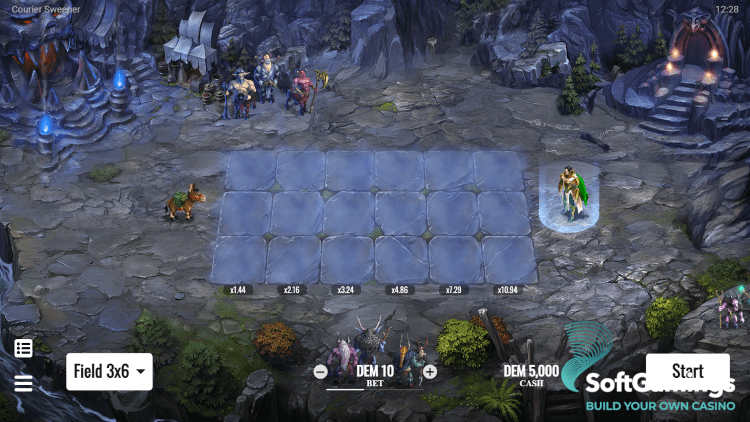Image resolution: width=750 pixels, height=422 pixels.
Task: Open the hamburger menu
Action: (23, 383)
